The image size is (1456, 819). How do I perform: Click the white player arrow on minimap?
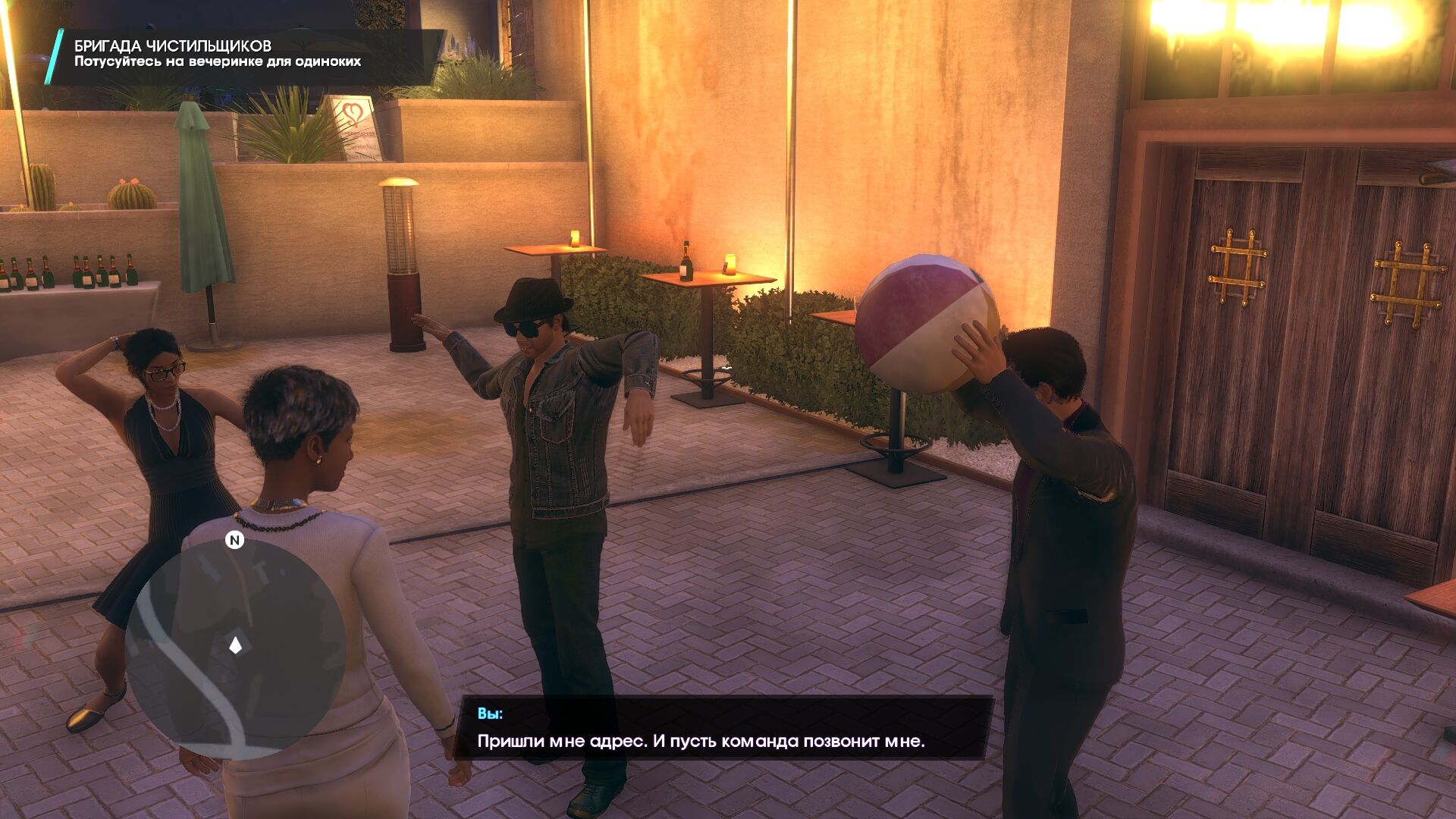click(x=235, y=645)
